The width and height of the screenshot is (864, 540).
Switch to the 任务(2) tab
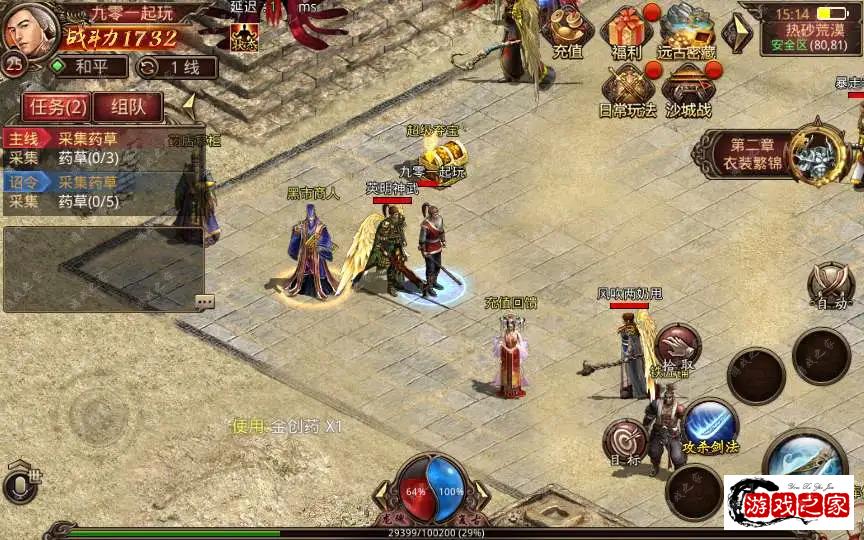coord(57,106)
